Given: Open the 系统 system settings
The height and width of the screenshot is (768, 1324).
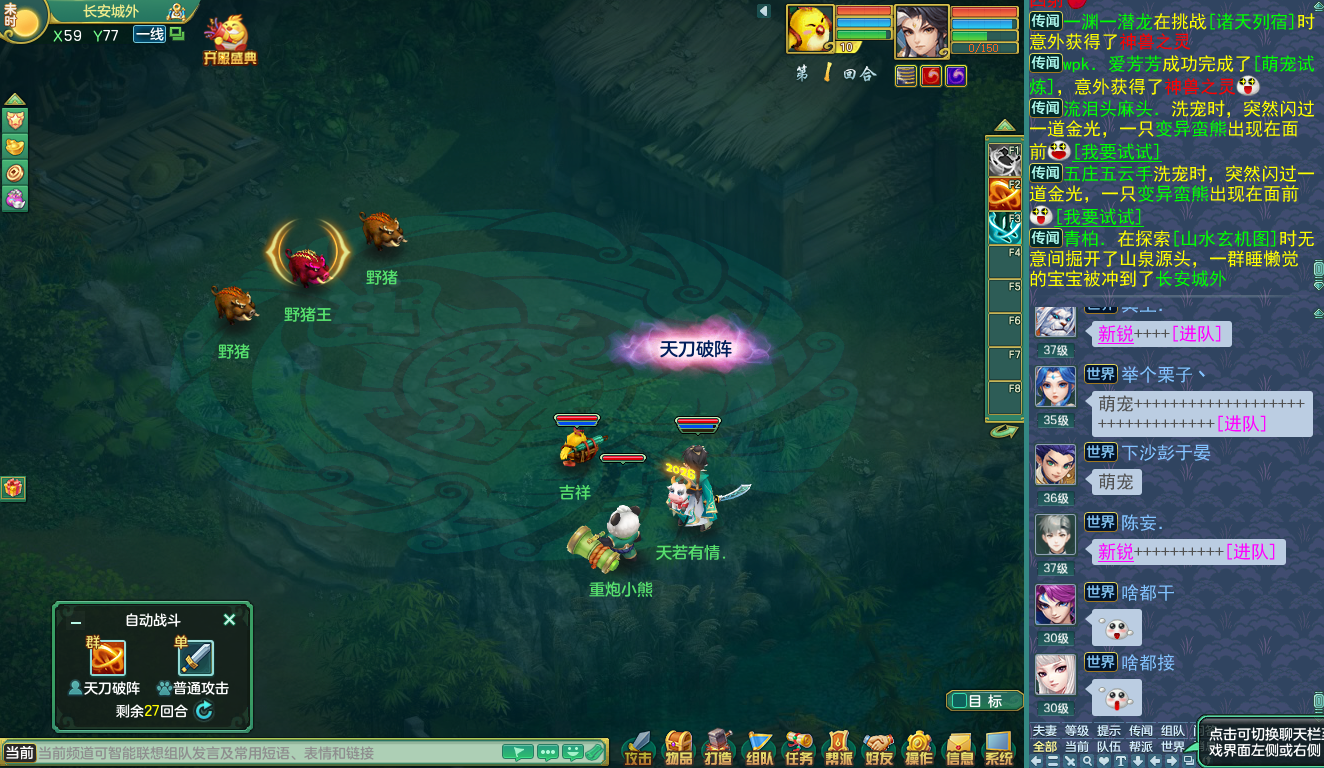Looking at the screenshot, I should tap(999, 748).
